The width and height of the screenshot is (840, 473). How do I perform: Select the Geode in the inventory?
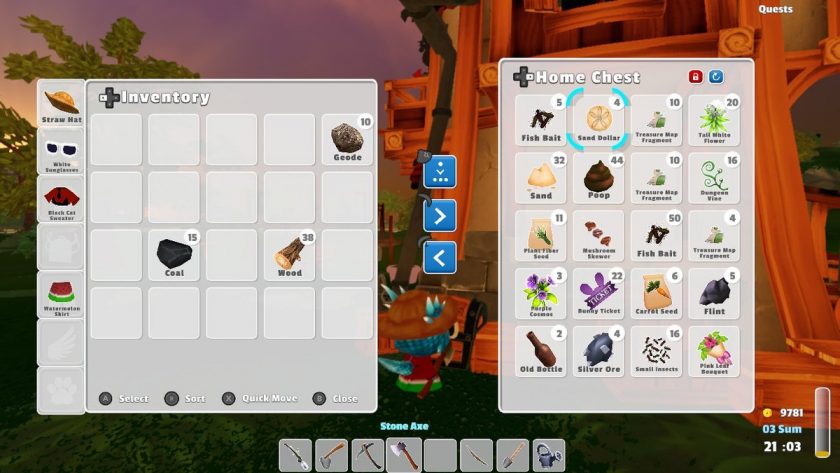pyautogui.click(x=347, y=140)
